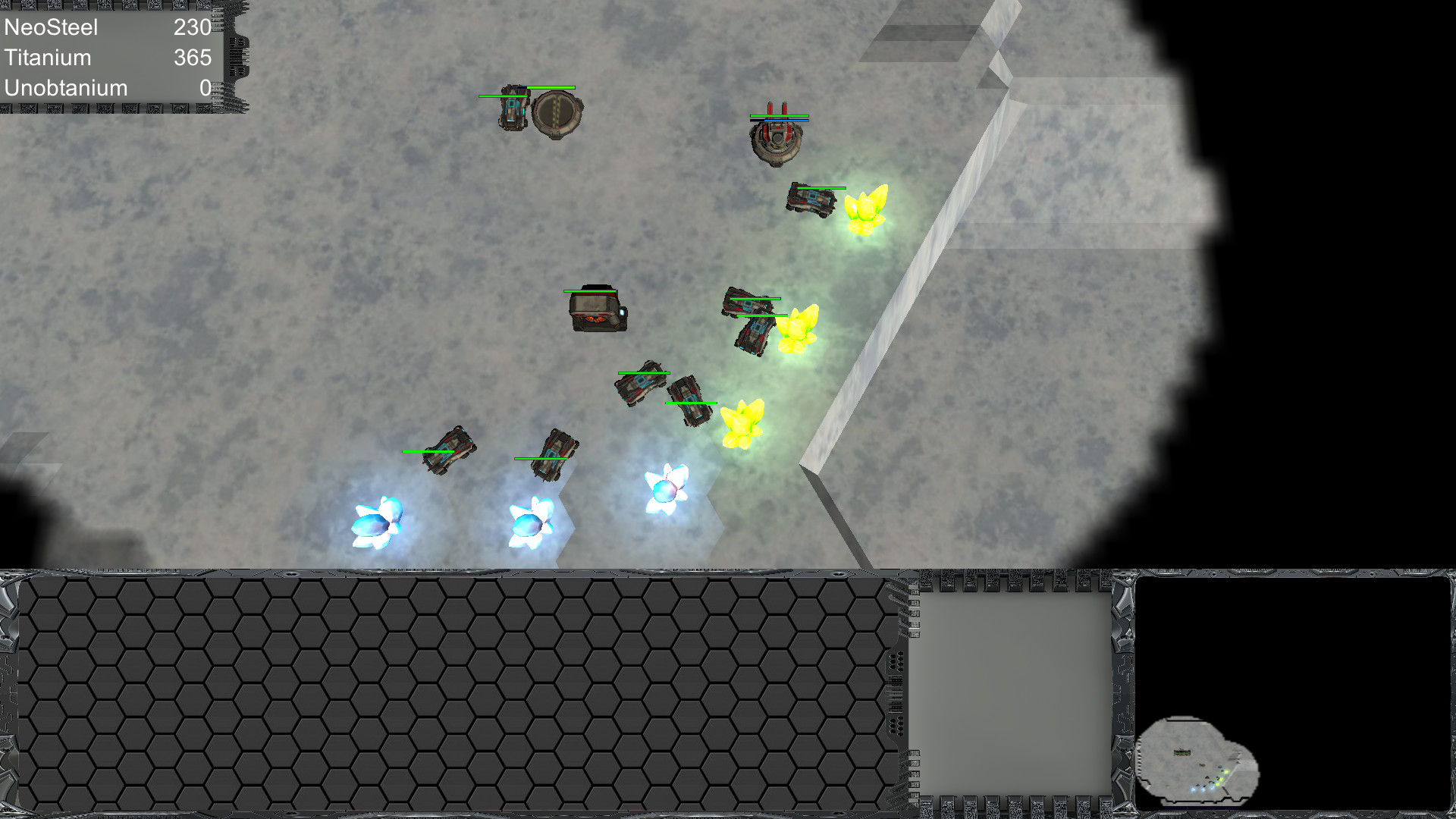Click the NeoSteel resource label
This screenshot has height=819, width=1456.
(50, 27)
